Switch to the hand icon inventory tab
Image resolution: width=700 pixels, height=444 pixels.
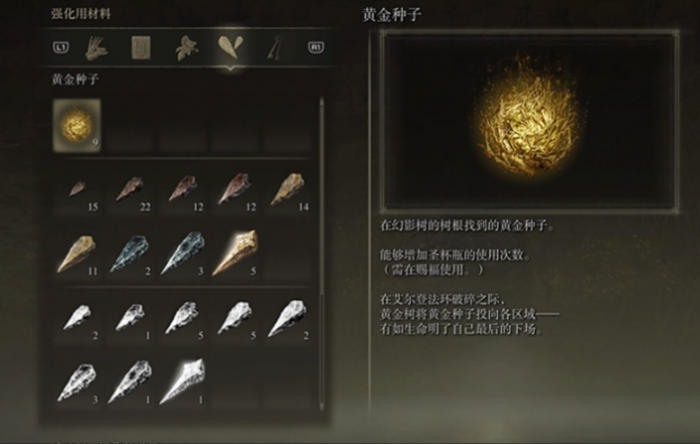98,46
